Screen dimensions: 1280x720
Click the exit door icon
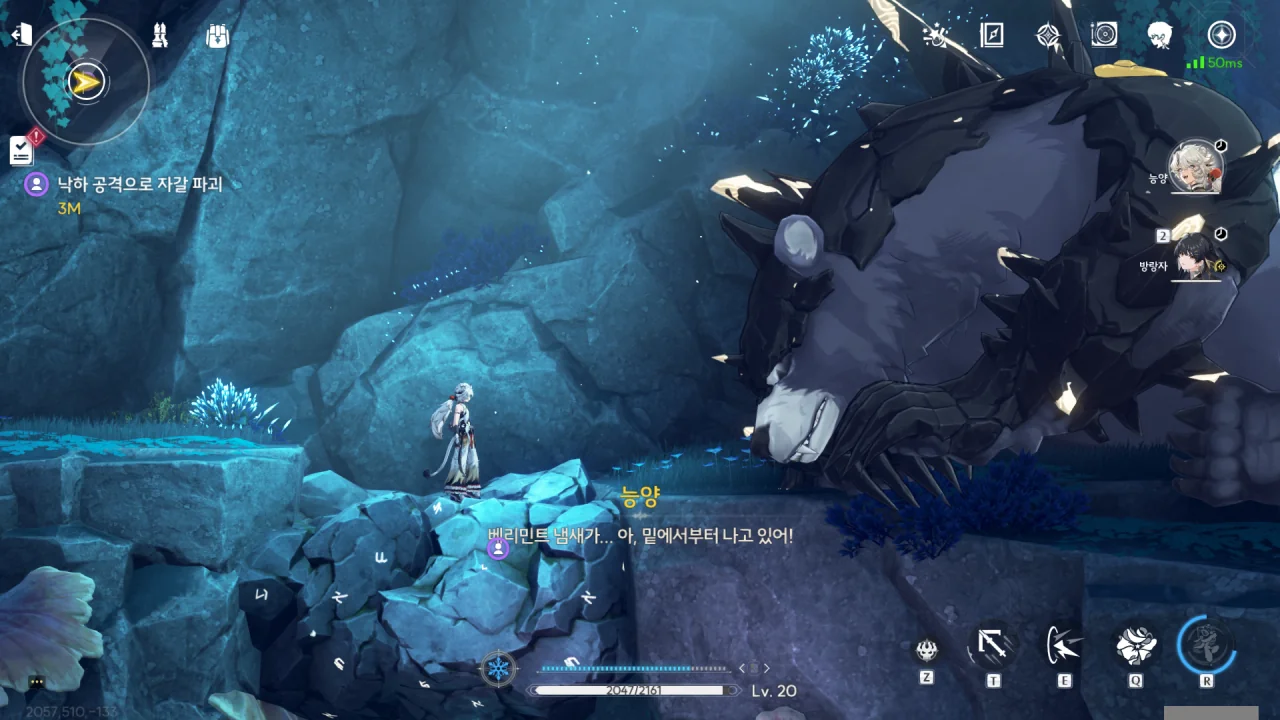click(x=20, y=35)
